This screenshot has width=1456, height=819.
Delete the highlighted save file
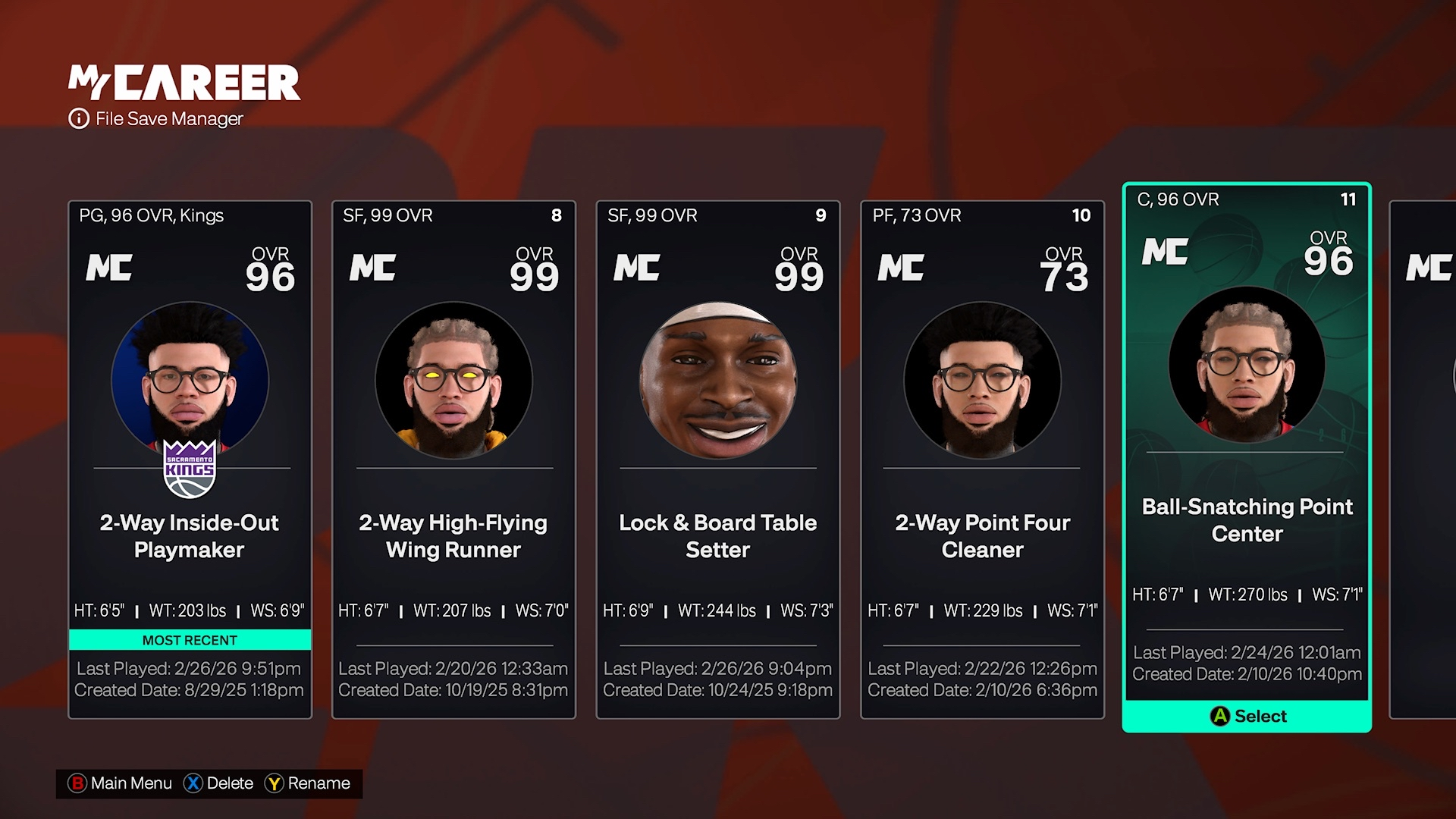[x=218, y=783]
